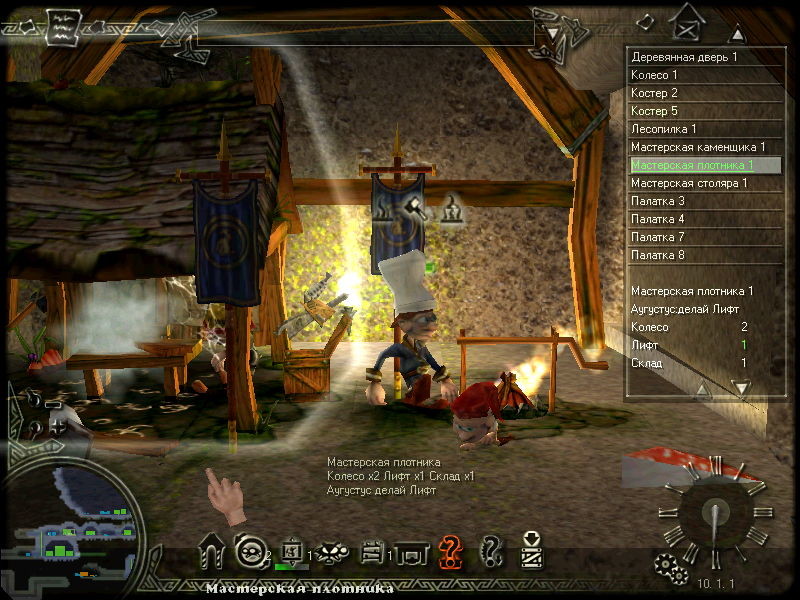This screenshot has height=600, width=800.
Task: Click the 'Лифт' production item row
Action: pyautogui.click(x=690, y=345)
